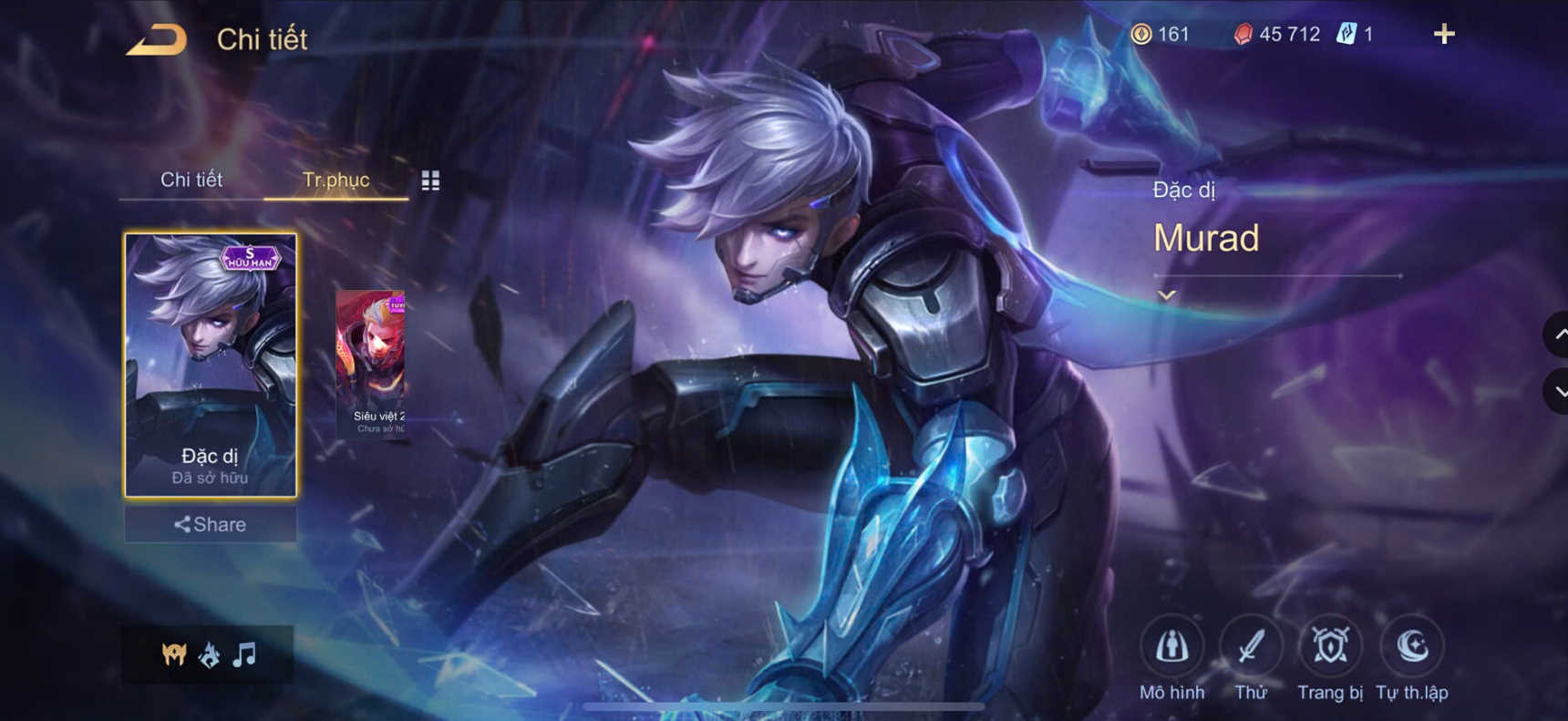Click the grid view icon beside Tr.phục tab

pos(430,180)
